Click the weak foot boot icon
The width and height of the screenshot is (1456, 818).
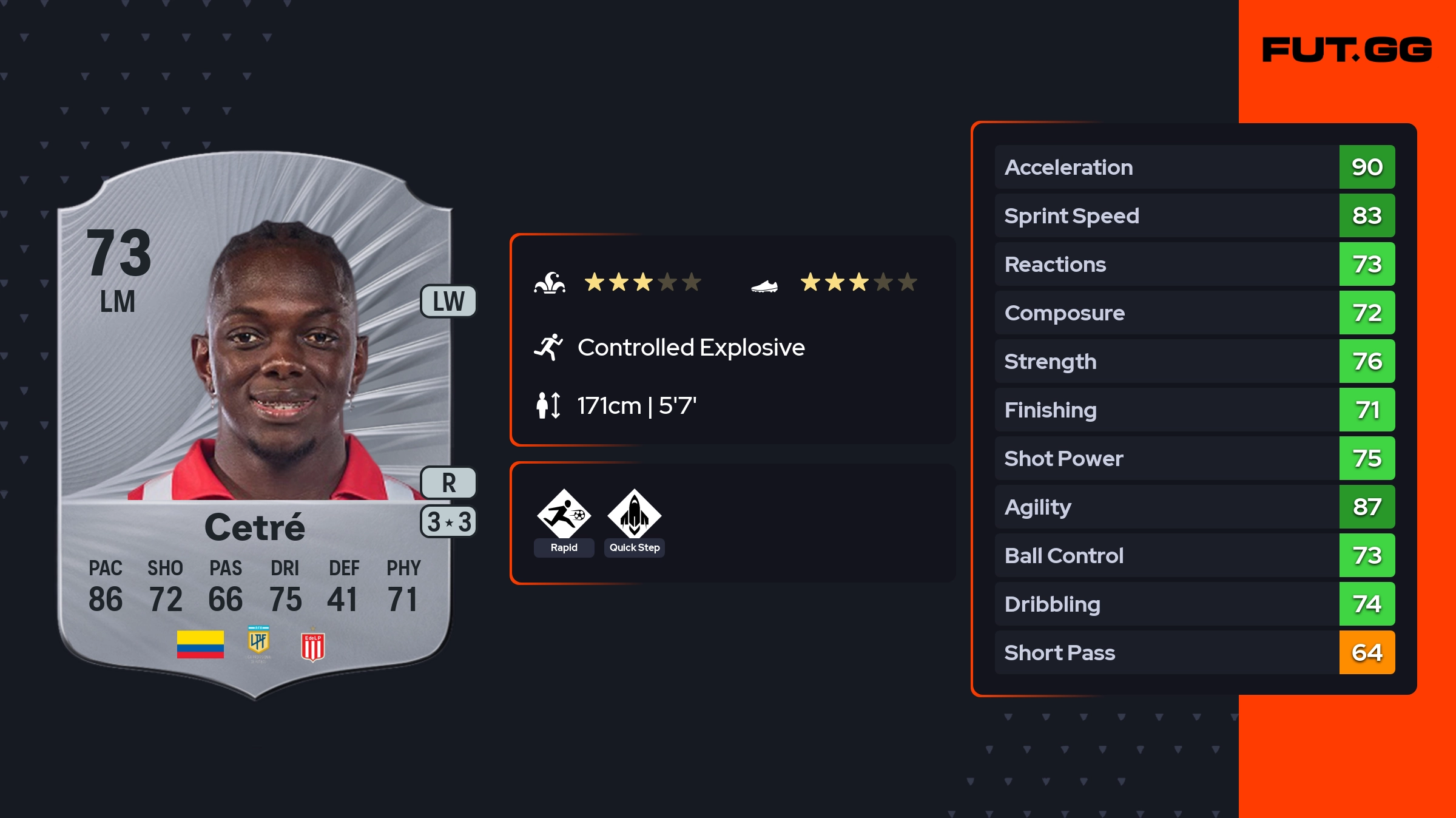(764, 285)
